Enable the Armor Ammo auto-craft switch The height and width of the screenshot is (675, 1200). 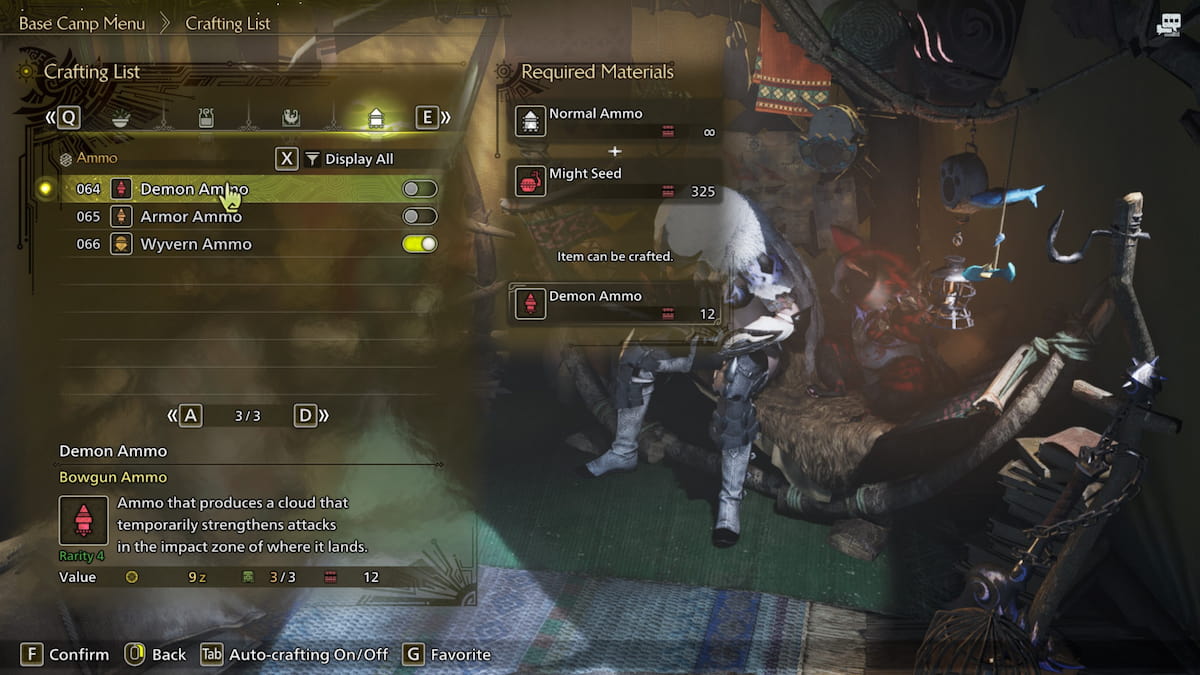pos(419,217)
